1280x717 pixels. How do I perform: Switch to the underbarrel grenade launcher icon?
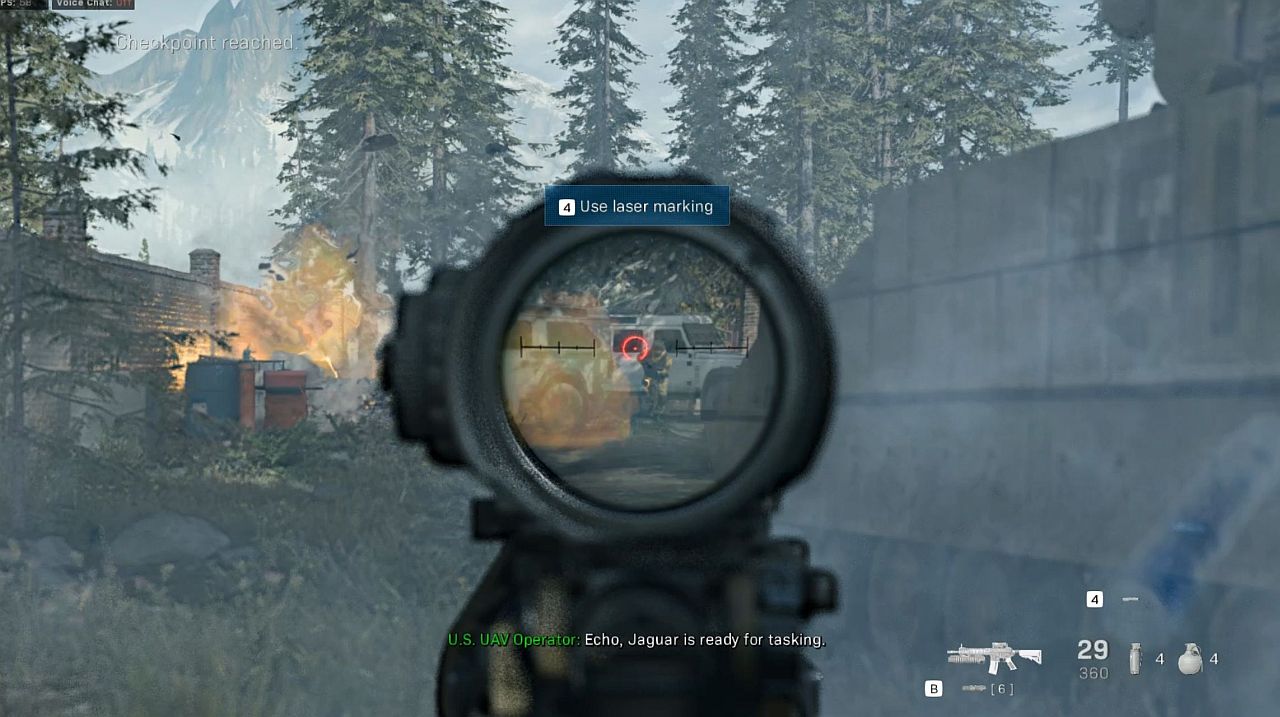(974, 689)
